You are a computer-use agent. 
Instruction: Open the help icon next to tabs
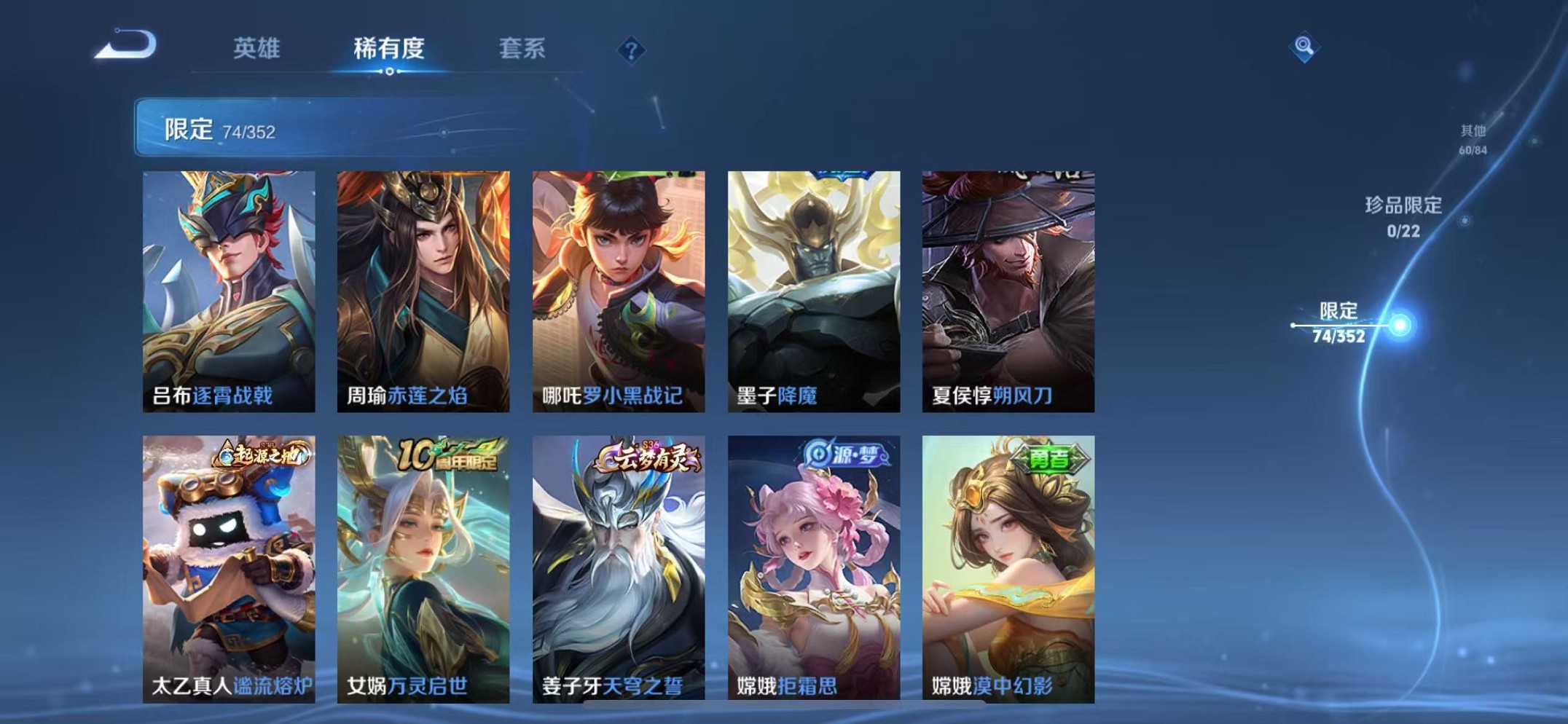tap(631, 49)
